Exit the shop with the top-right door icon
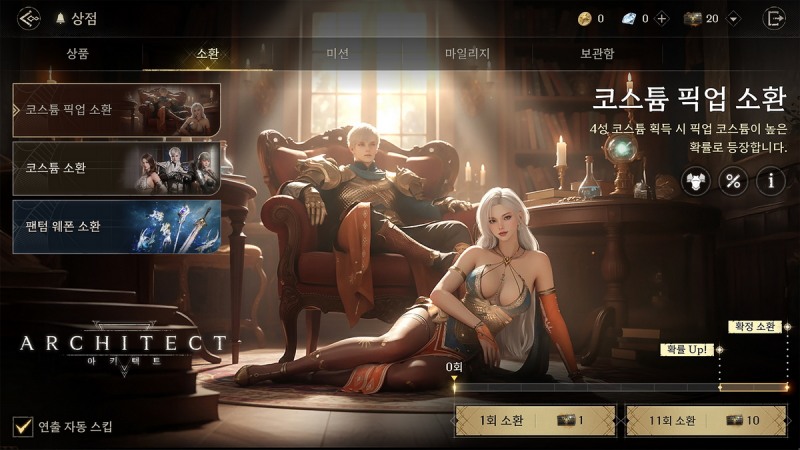 click(x=773, y=18)
